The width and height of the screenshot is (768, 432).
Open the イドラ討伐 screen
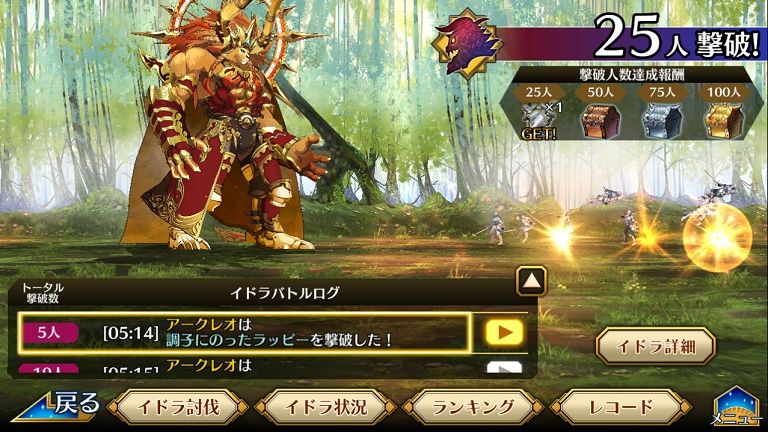(177, 407)
